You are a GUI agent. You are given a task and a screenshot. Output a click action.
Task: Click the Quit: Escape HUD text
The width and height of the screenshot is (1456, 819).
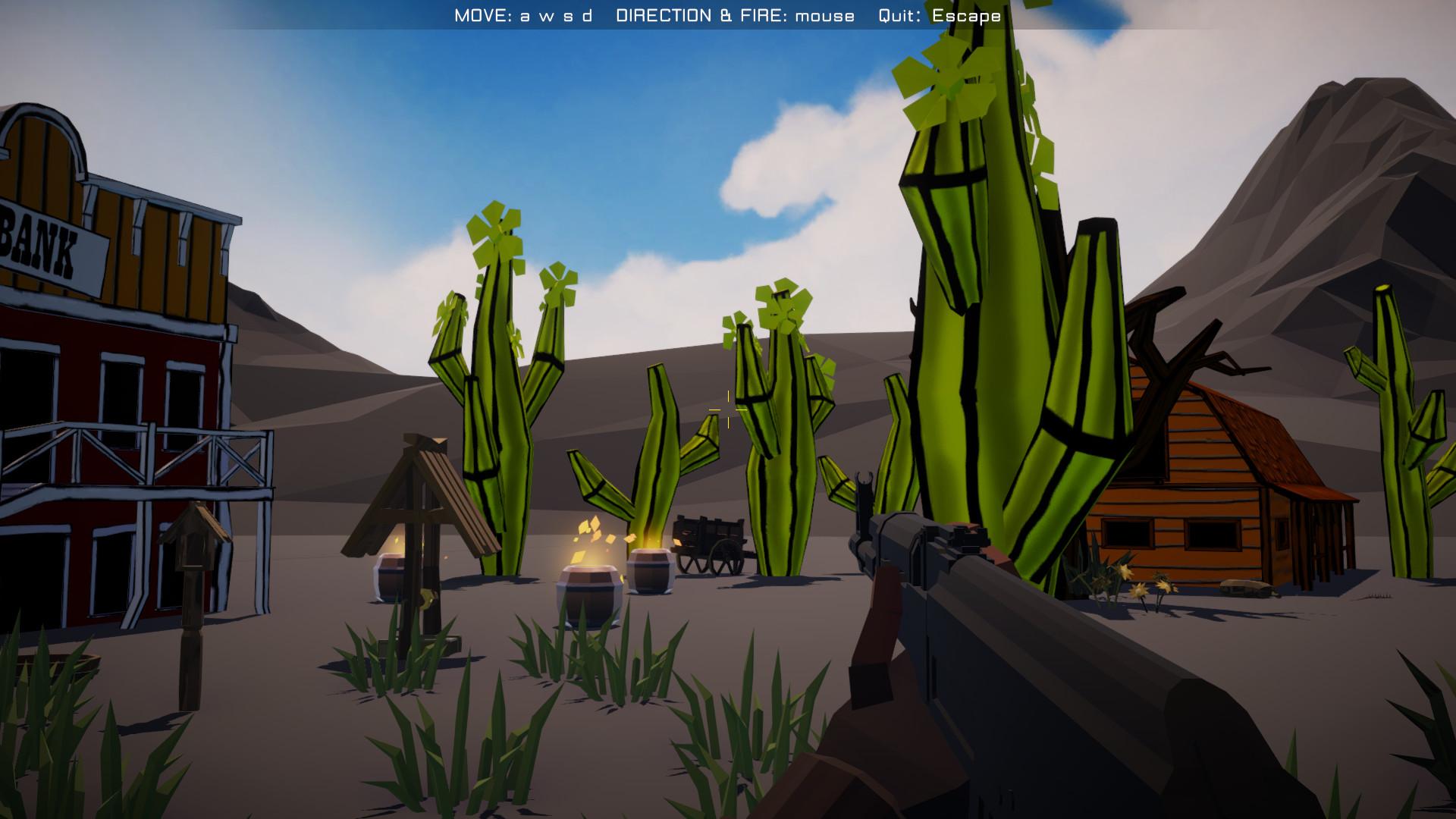[937, 14]
